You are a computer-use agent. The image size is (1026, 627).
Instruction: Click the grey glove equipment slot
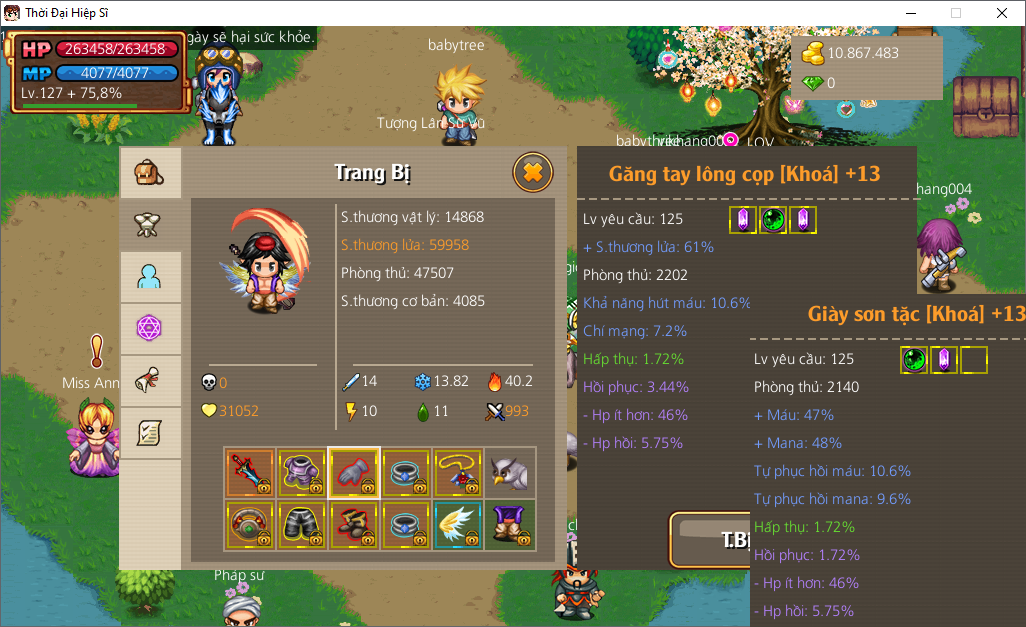354,473
